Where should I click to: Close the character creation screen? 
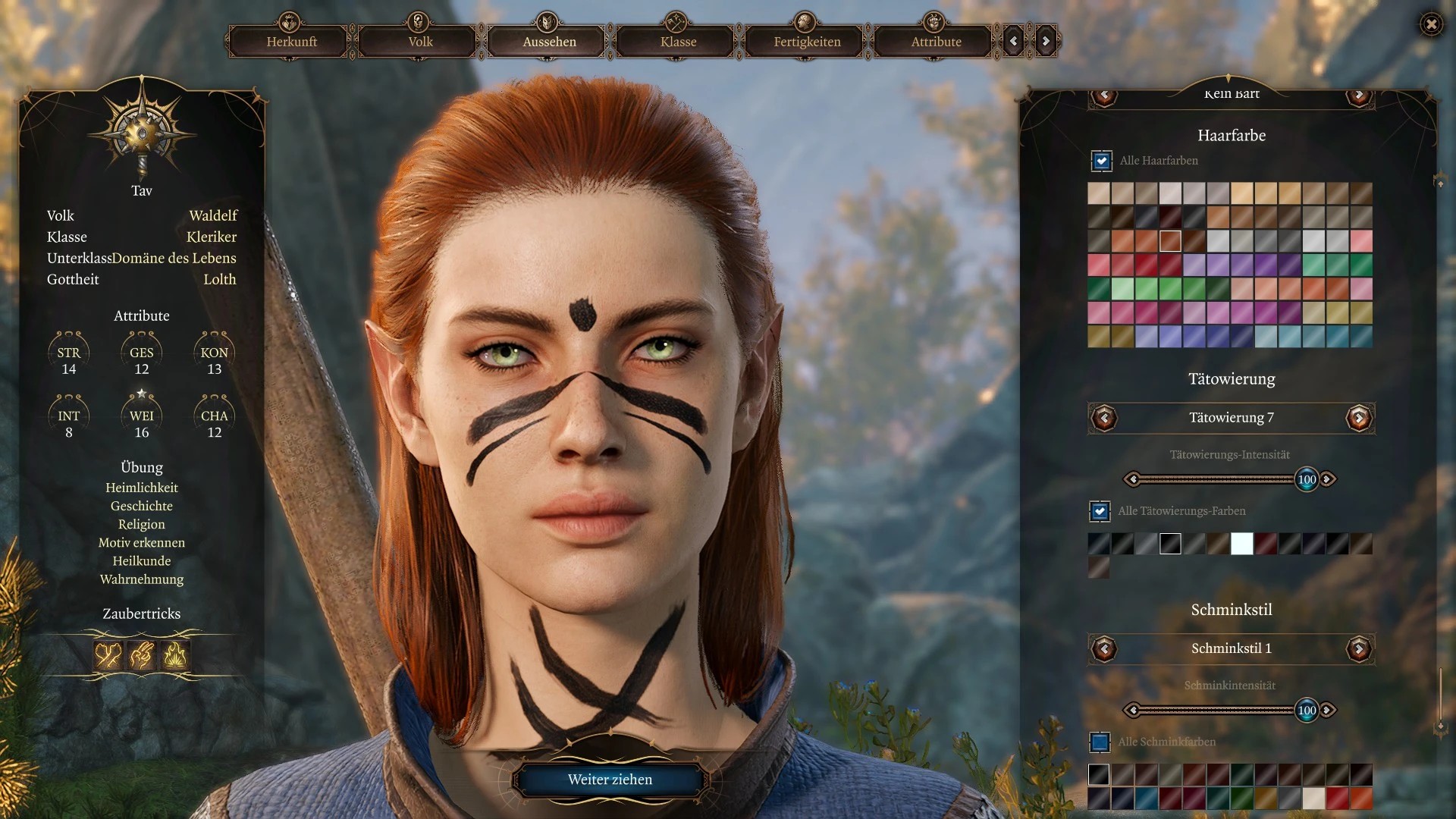(1431, 24)
